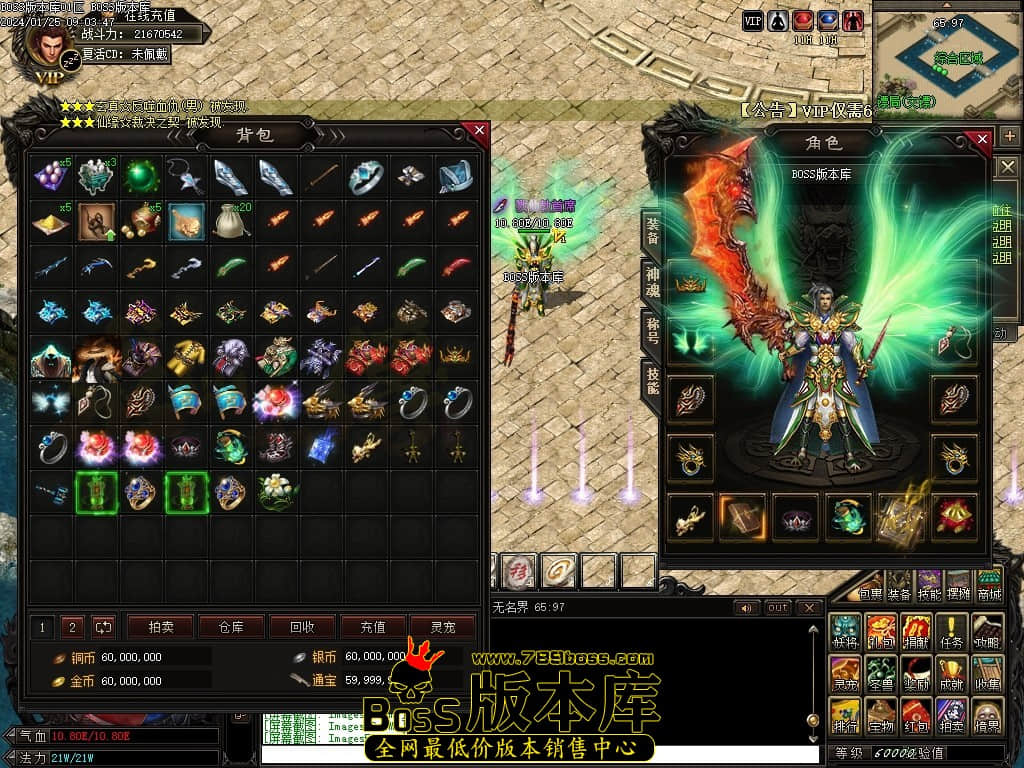Screen dimensions: 1024x768
Task: Click the bag sort arrows button
Action: (104, 627)
